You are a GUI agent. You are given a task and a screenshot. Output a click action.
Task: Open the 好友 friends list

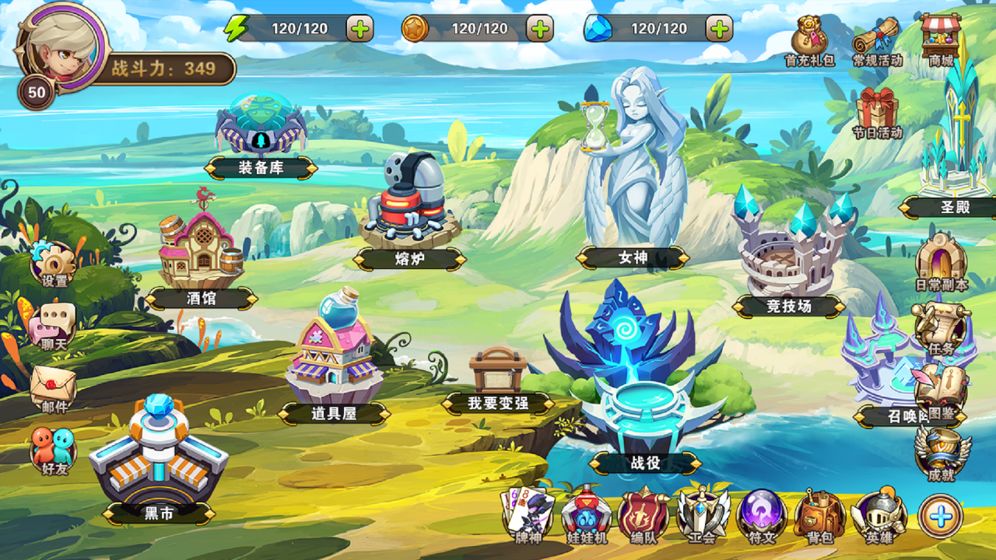(x=53, y=450)
